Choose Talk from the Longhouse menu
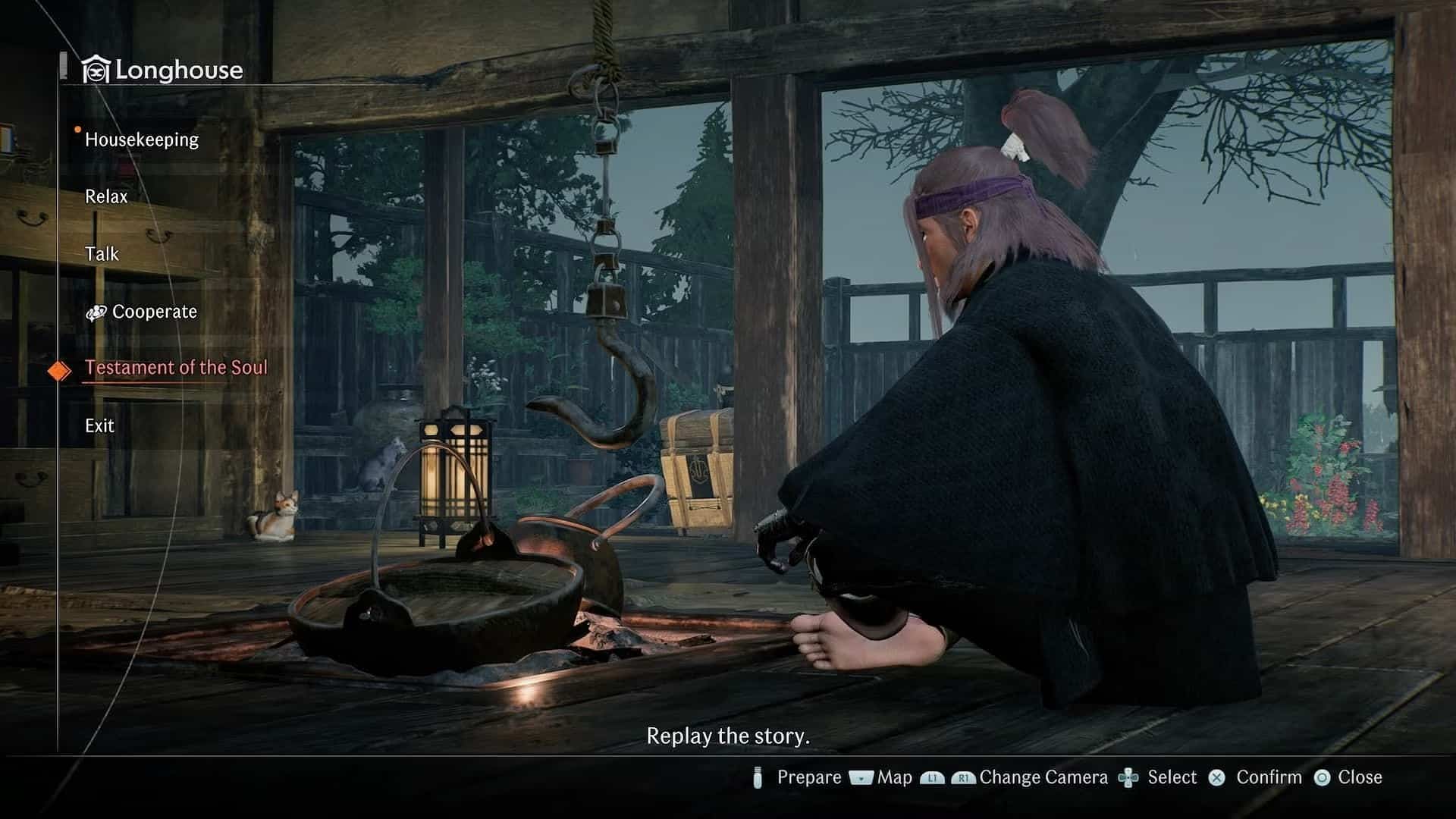 (x=102, y=253)
